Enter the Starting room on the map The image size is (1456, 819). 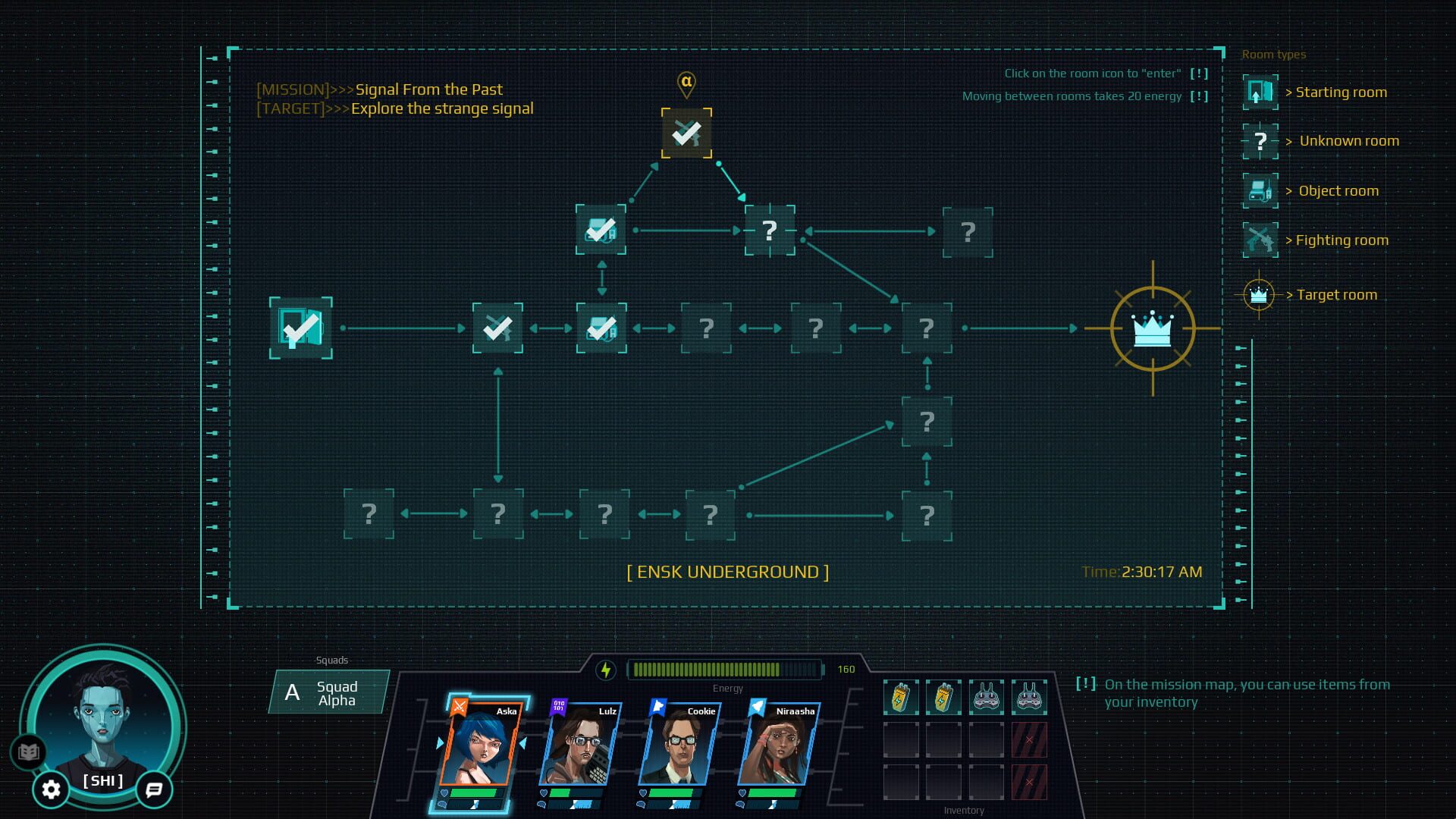point(300,327)
